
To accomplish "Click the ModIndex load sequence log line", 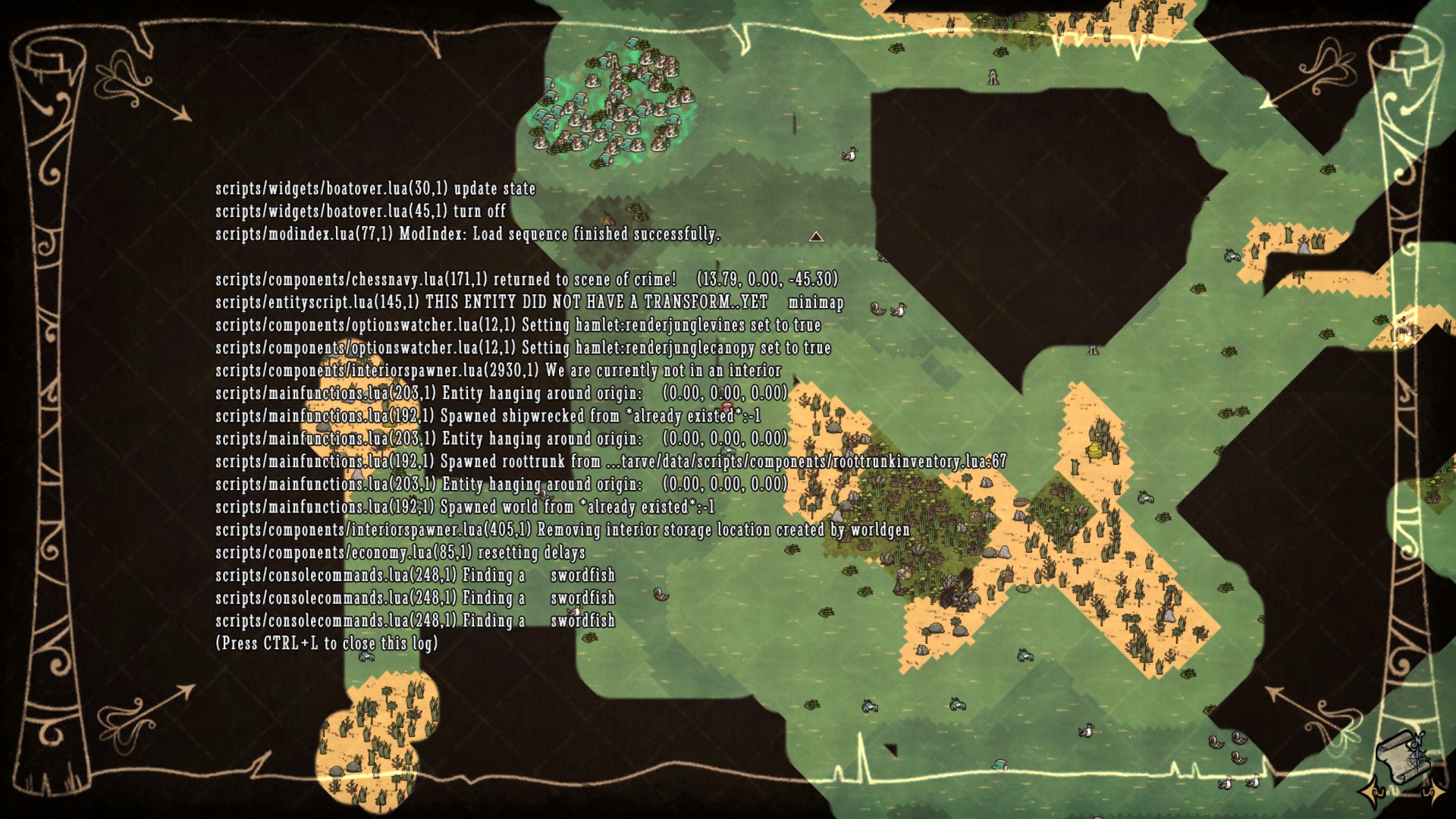I will coord(466,236).
